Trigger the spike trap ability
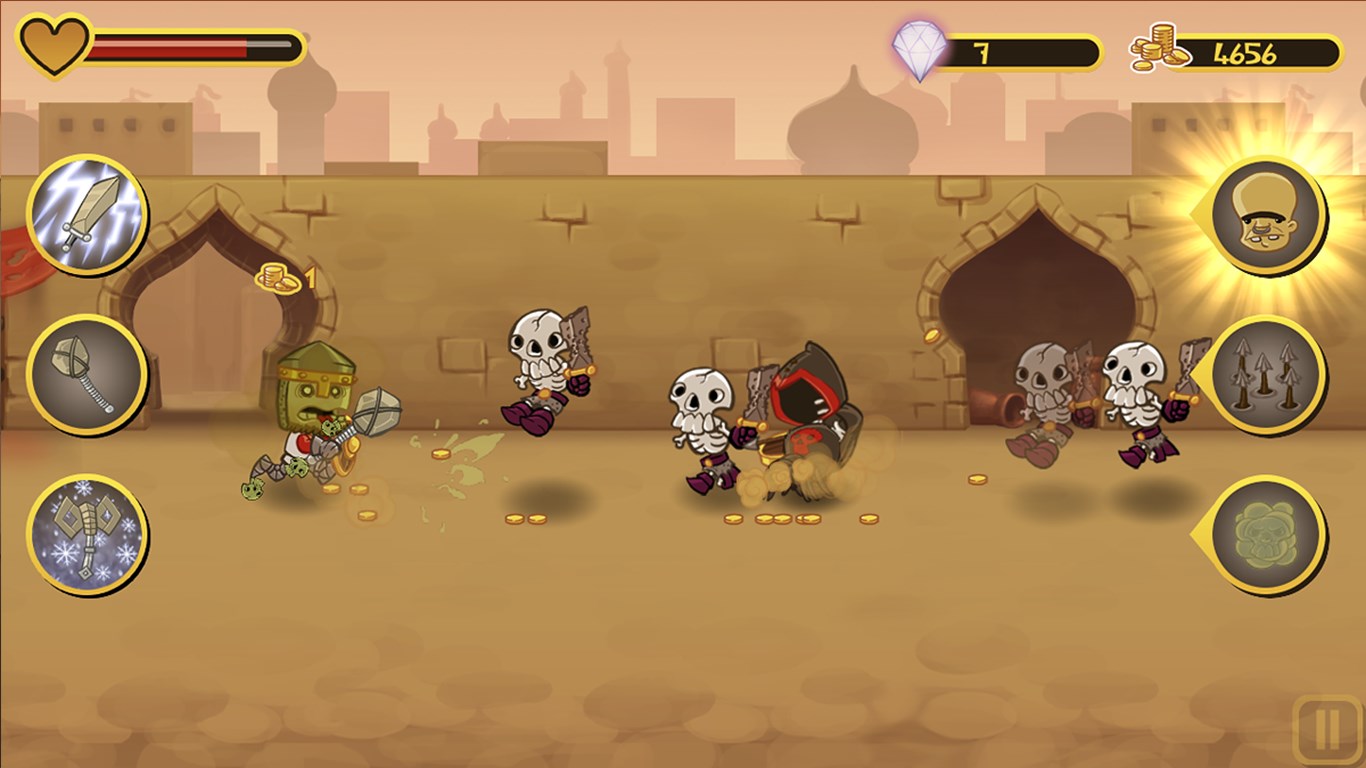This screenshot has width=1366, height=768. tap(1268, 374)
